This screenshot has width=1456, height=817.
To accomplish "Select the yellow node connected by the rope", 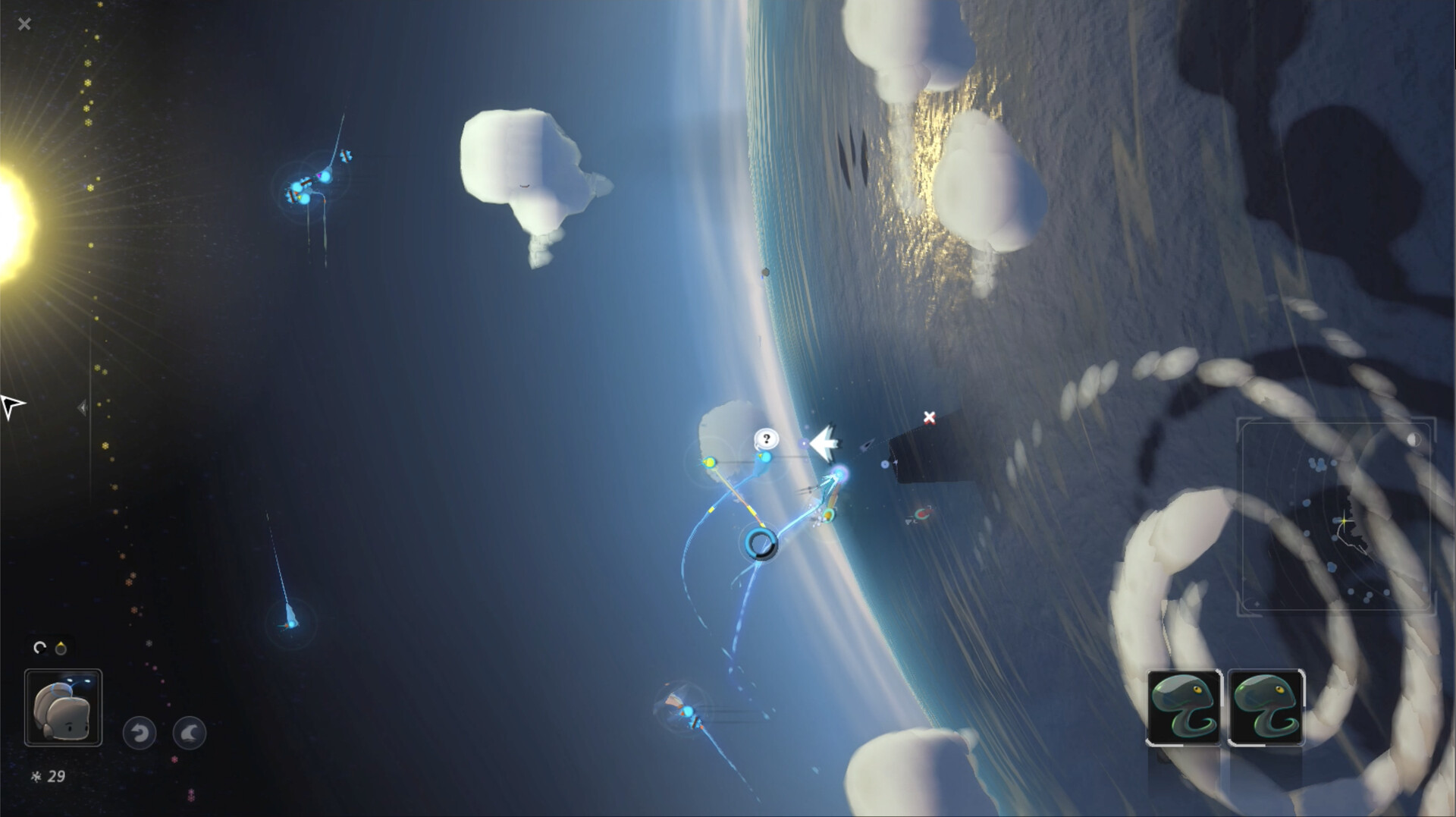I will [x=710, y=462].
